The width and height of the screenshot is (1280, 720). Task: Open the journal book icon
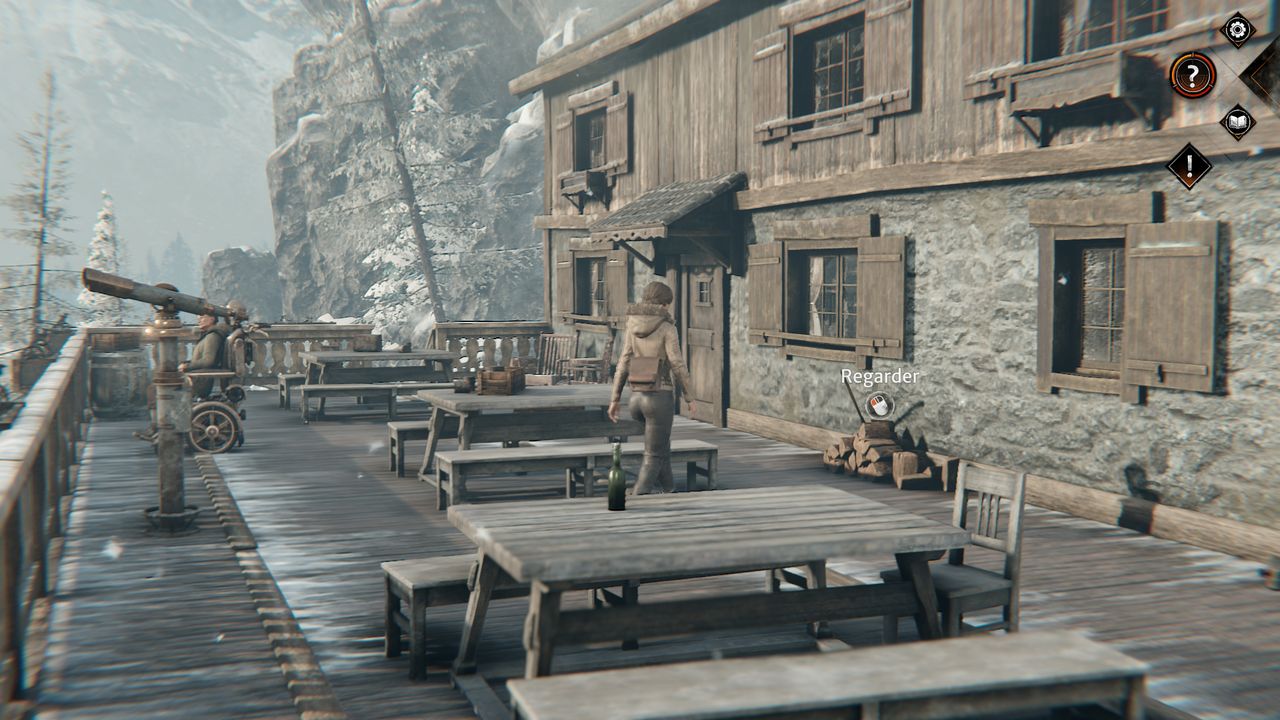[1237, 122]
